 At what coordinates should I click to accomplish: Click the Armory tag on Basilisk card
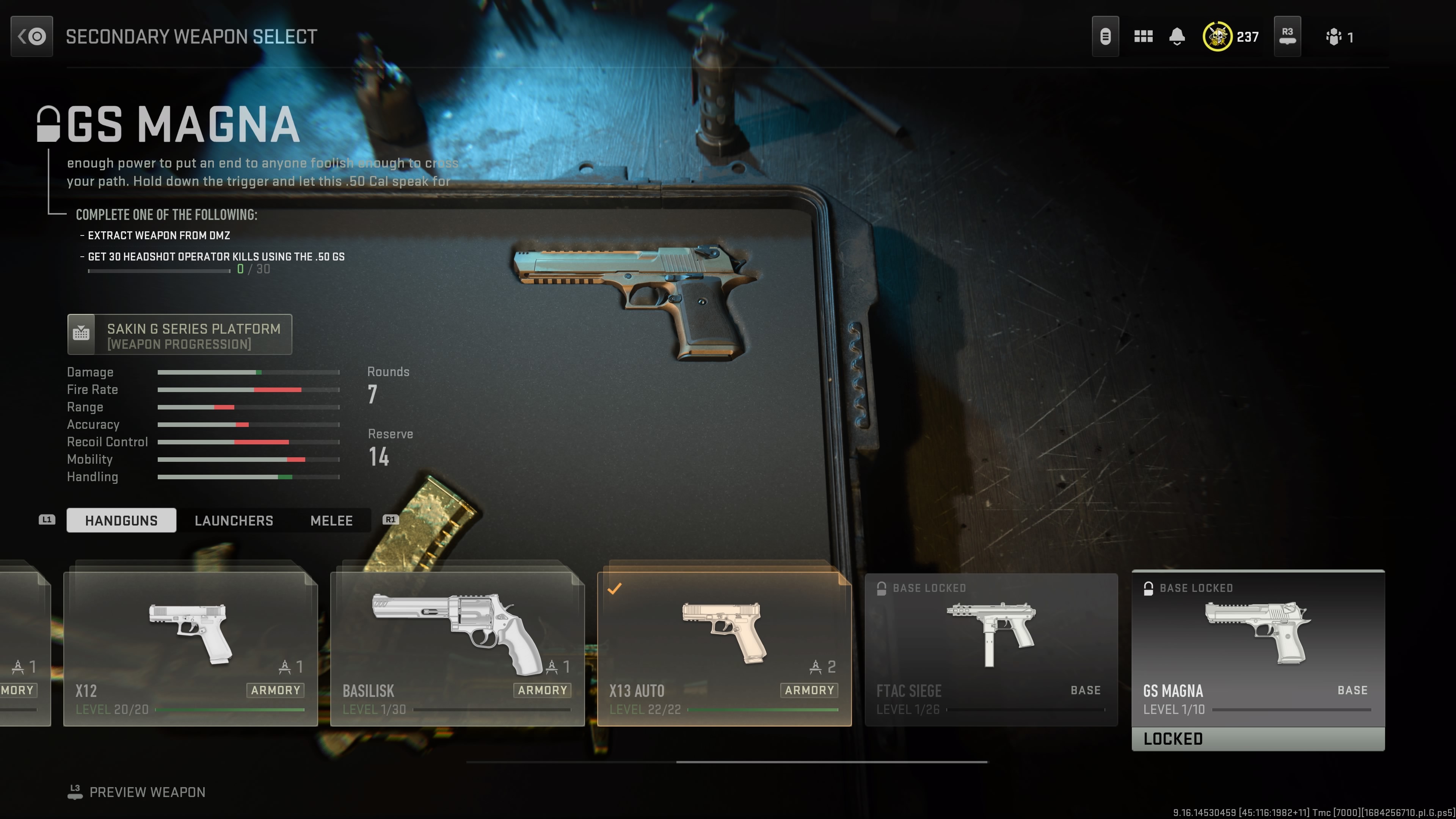click(542, 690)
